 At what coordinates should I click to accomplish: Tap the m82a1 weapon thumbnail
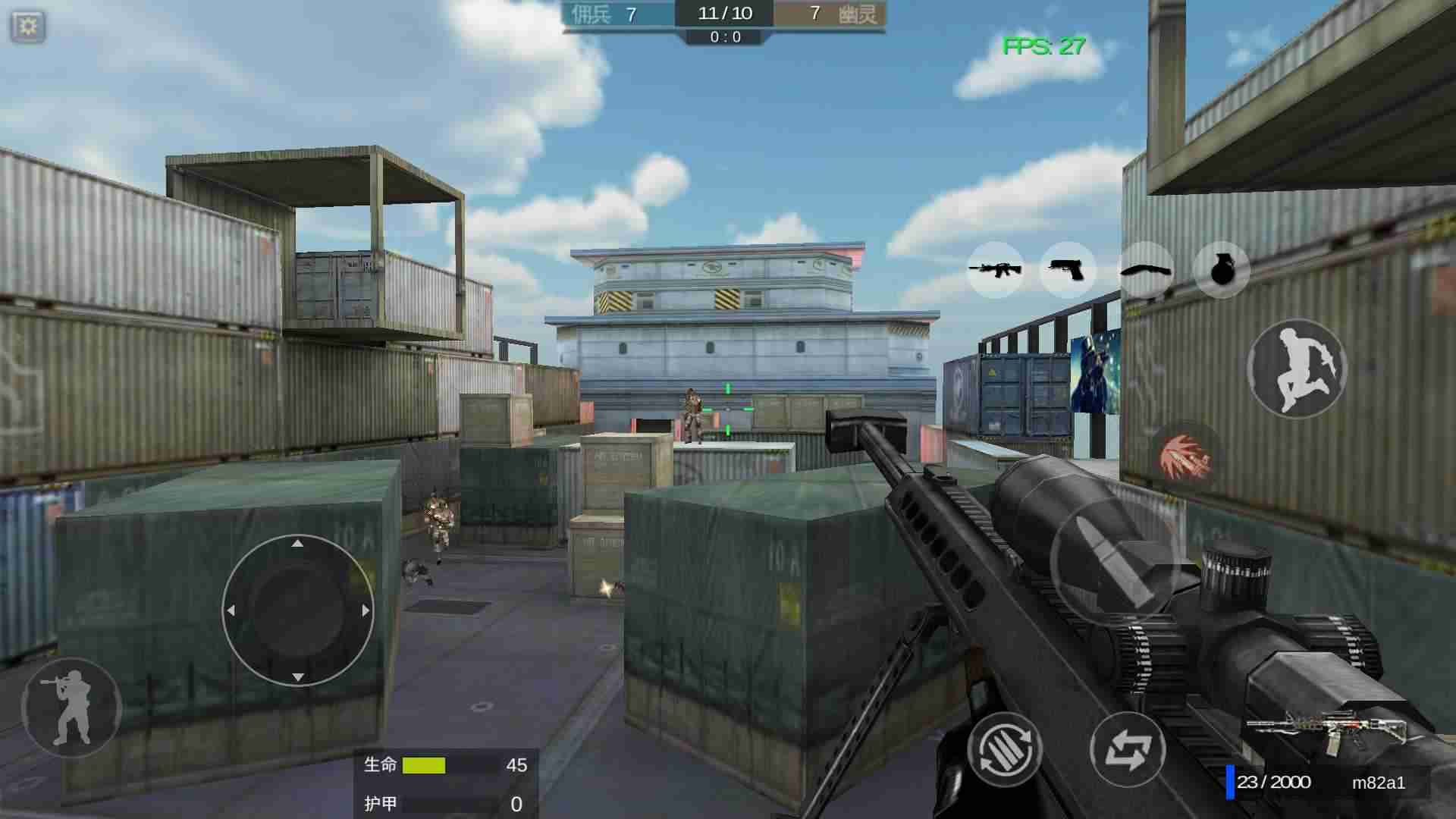tap(1329, 732)
